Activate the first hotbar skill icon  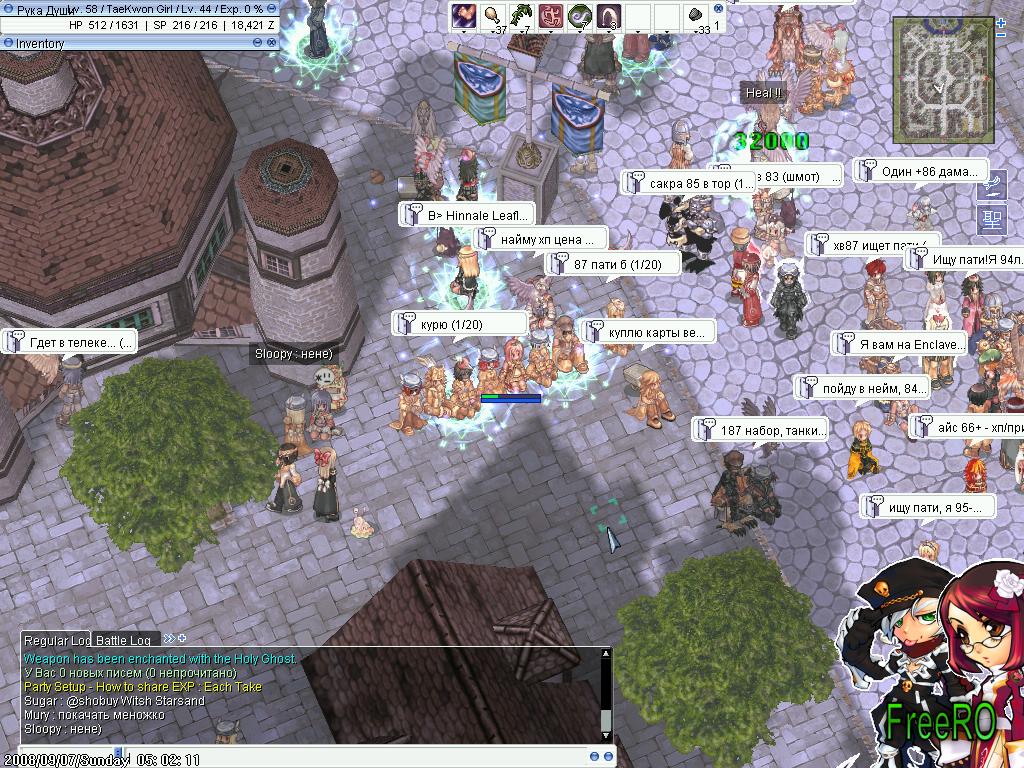pos(463,15)
